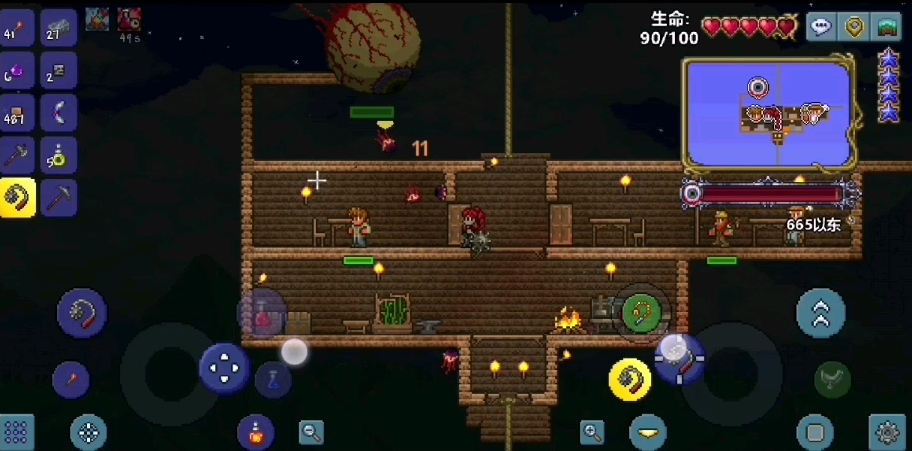Select the boomerang hotbar slot
The image size is (912, 451).
(59, 112)
